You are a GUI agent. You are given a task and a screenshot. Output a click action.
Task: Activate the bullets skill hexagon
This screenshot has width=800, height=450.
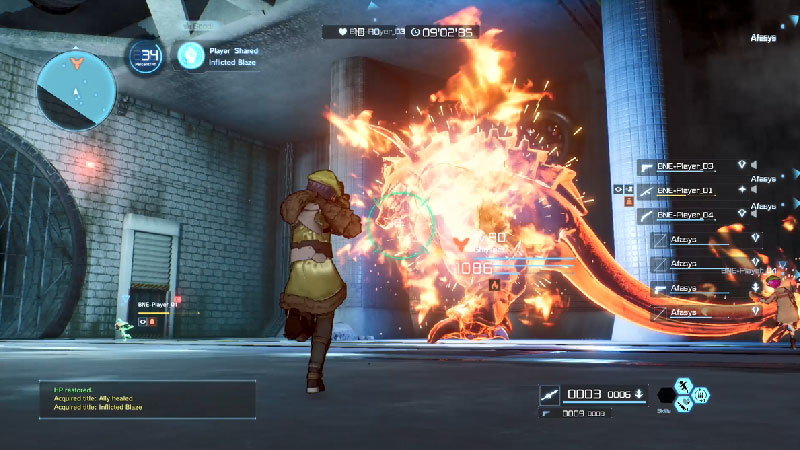702,395
